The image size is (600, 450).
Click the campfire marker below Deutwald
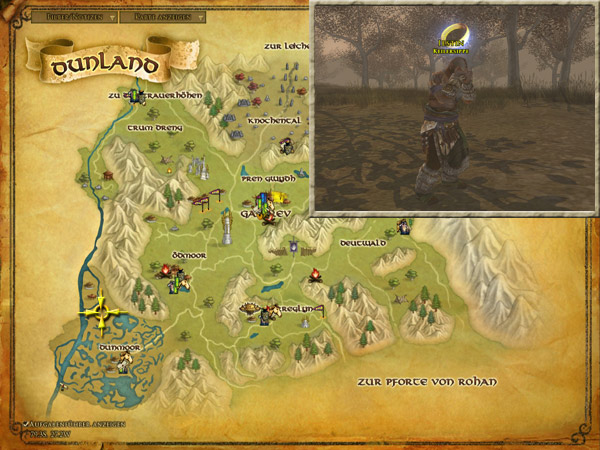pos(315,274)
